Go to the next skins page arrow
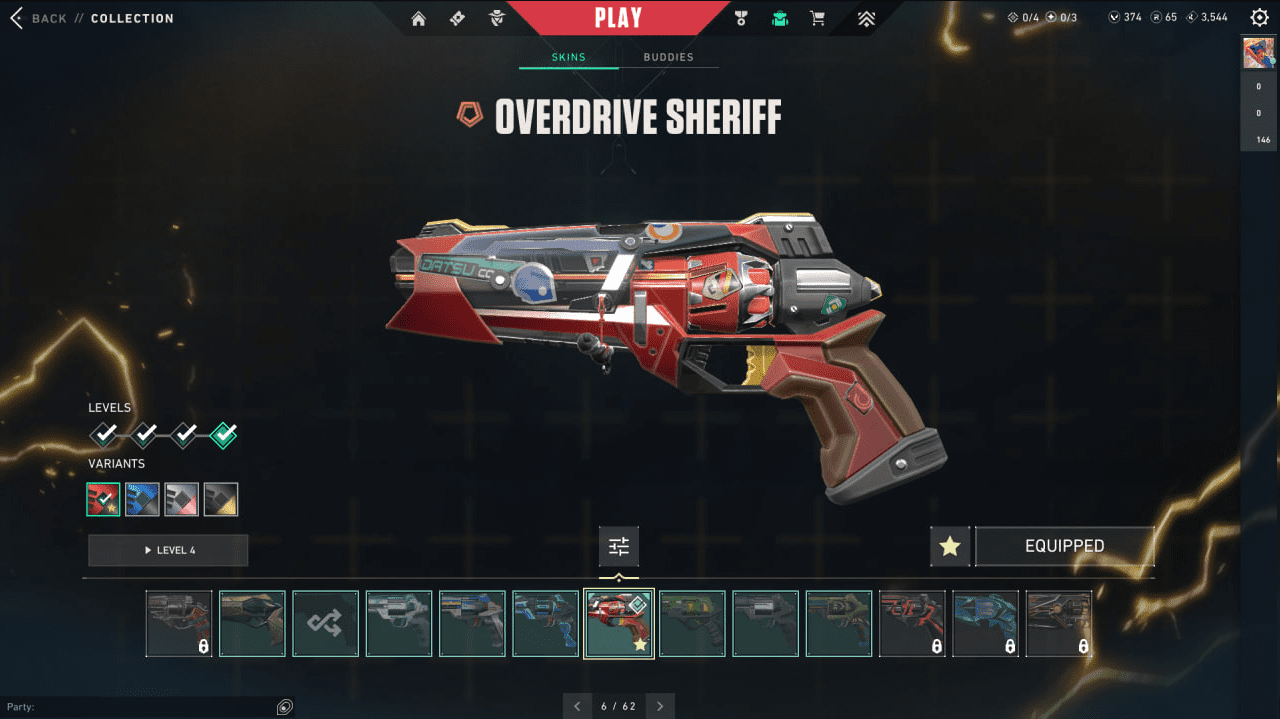1280x719 pixels. [660, 706]
